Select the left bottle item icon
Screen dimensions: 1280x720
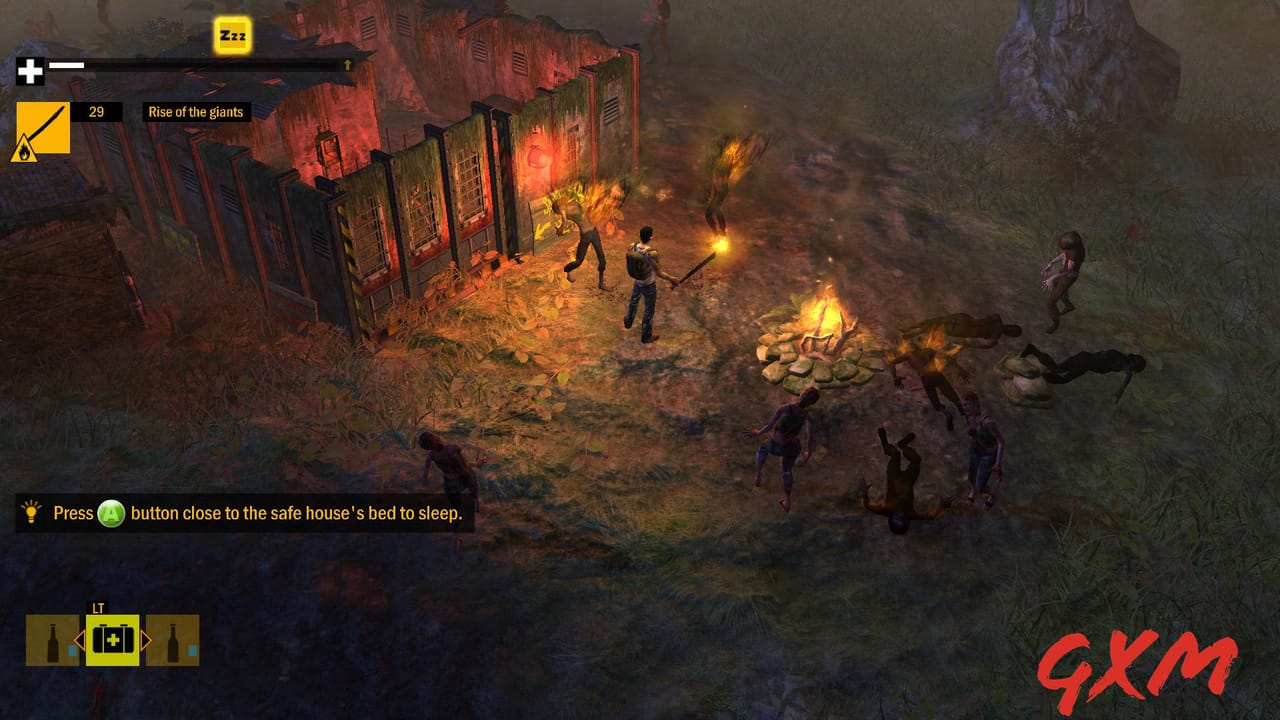pyautogui.click(x=52, y=640)
